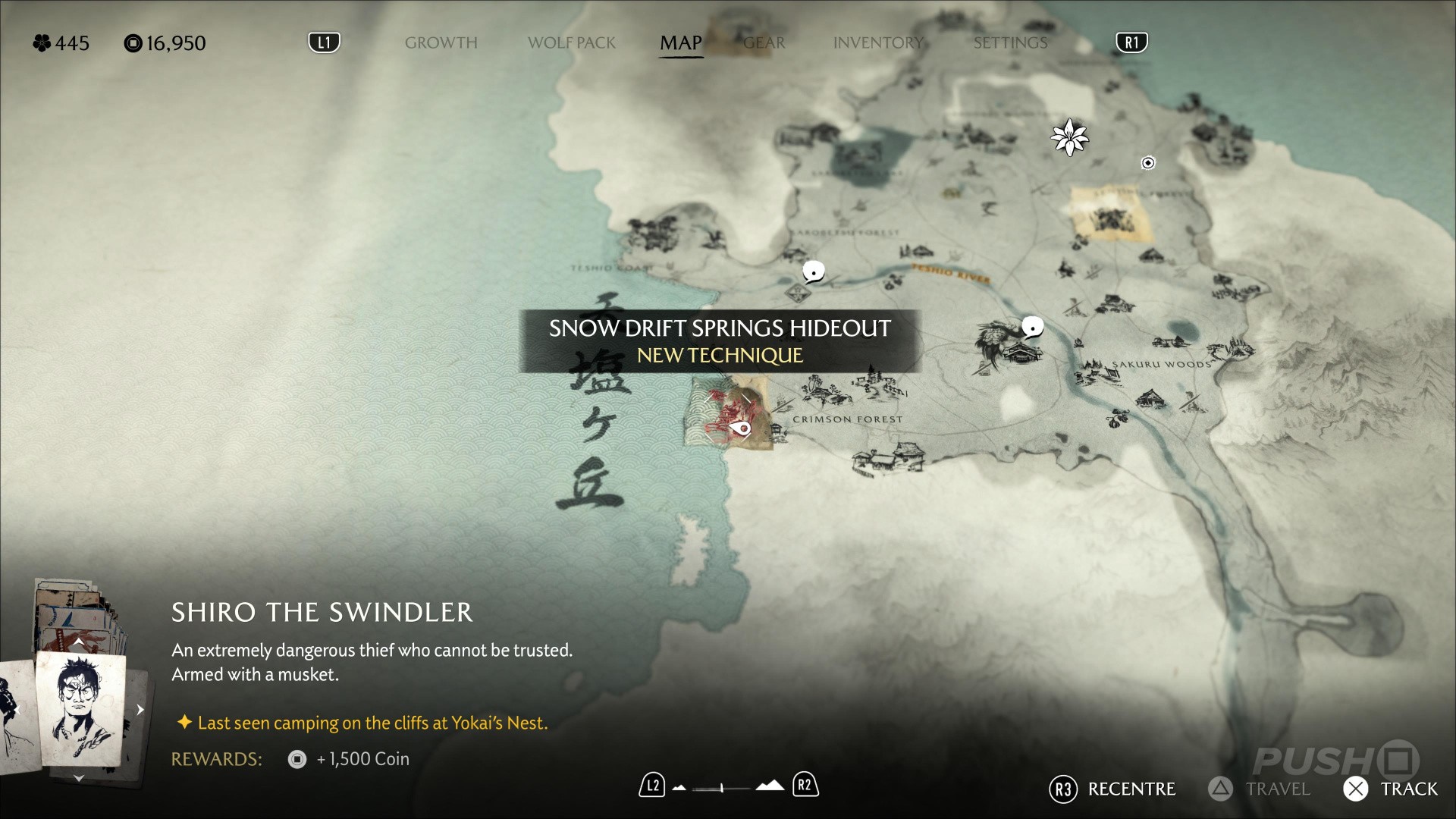Viewport: 1456px width, 819px height.
Task: Choose the Snow Drift Springs Hideout marker
Action: [740, 429]
